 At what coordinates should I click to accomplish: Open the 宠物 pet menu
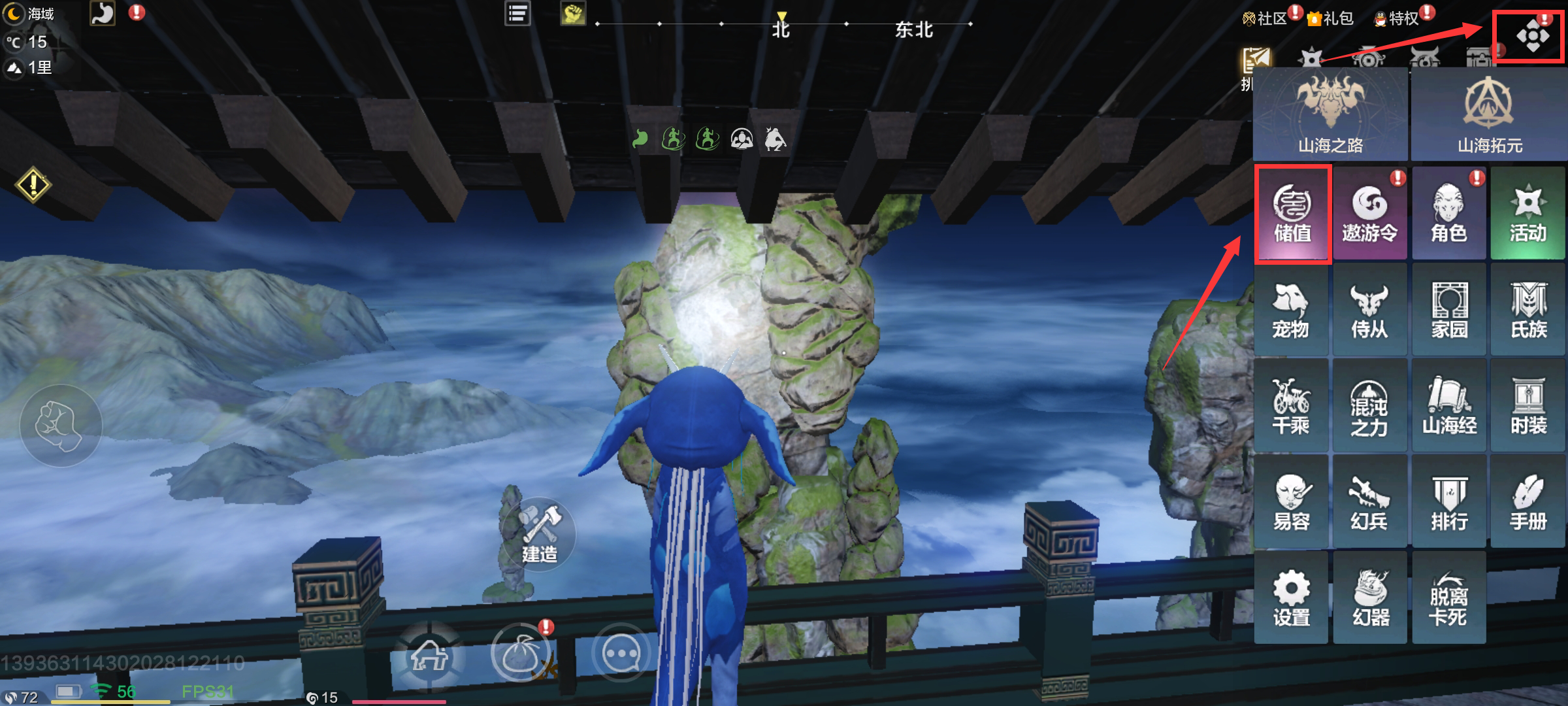pos(1291,311)
